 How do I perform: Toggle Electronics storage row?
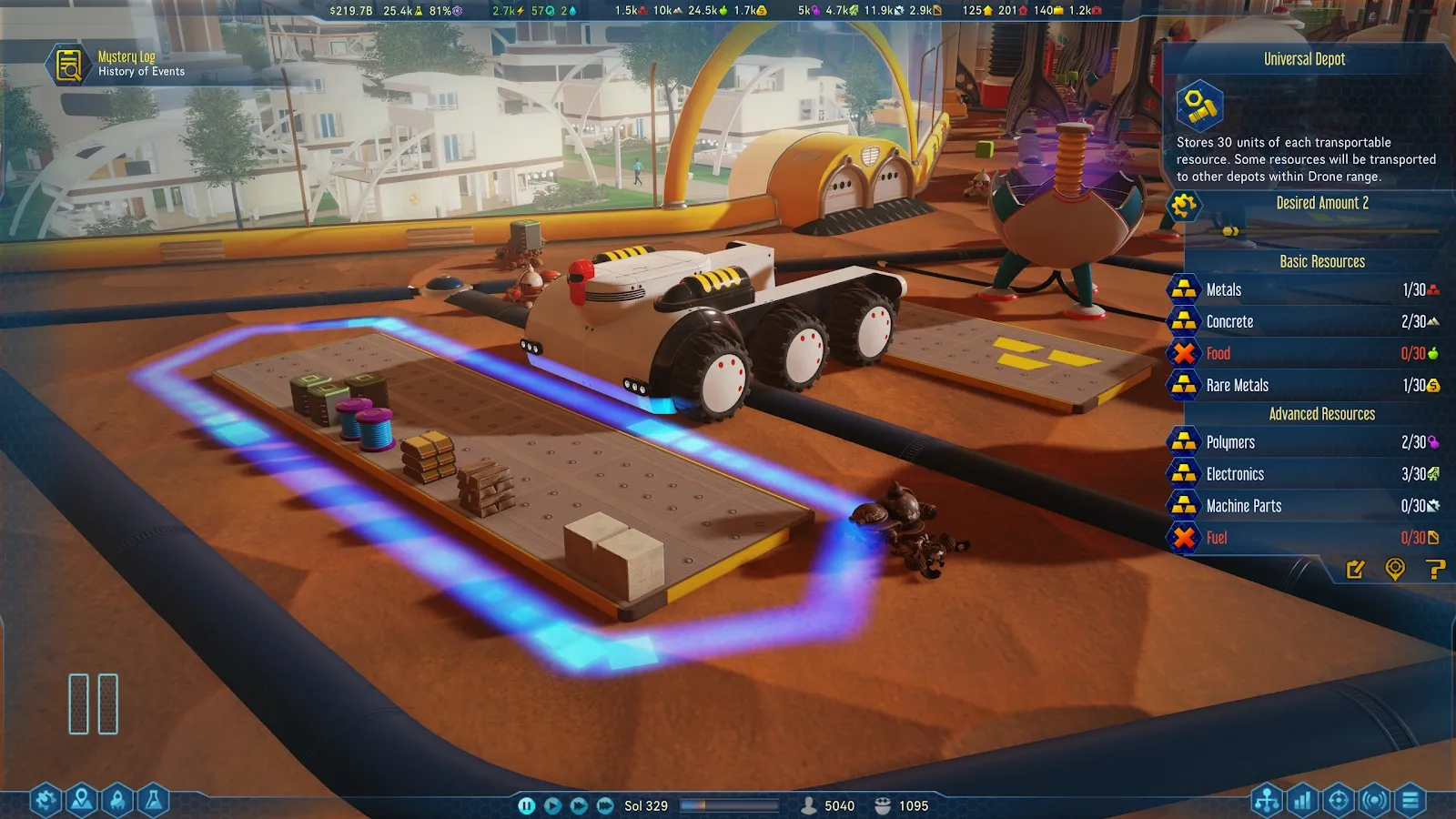click(1184, 474)
